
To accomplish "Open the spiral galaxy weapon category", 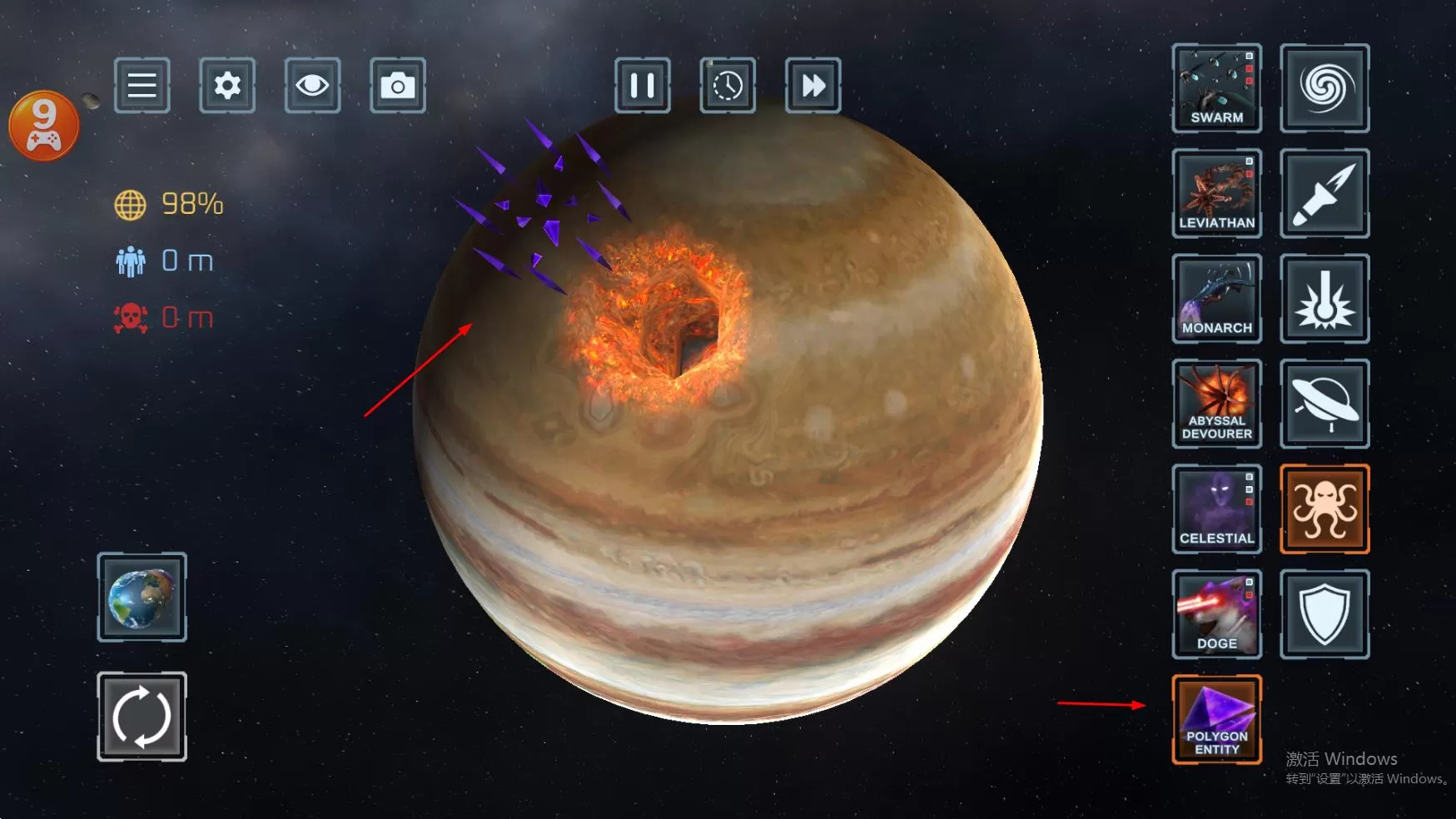I will pos(1324,88).
